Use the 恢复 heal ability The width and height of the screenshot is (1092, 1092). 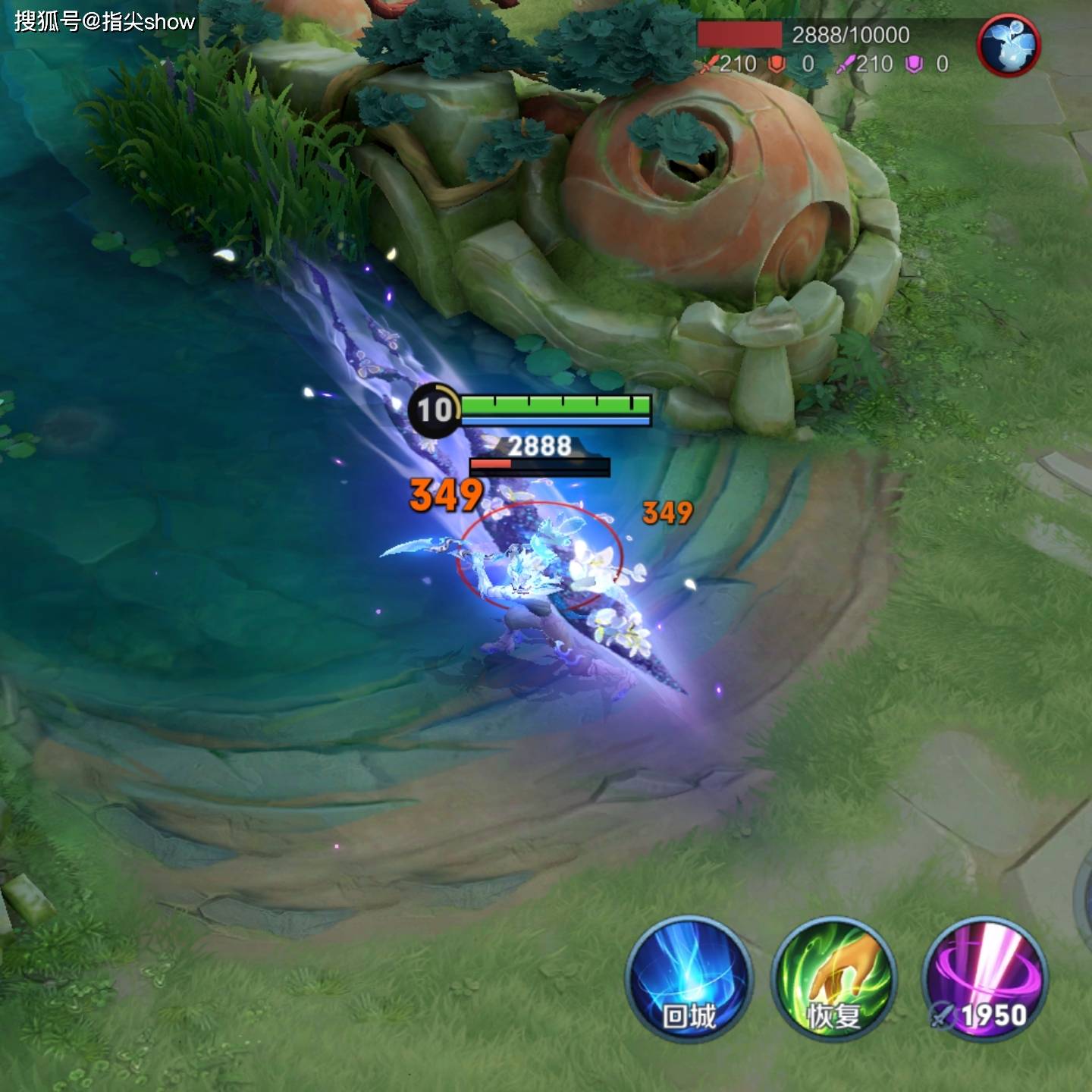pyautogui.click(x=833, y=978)
